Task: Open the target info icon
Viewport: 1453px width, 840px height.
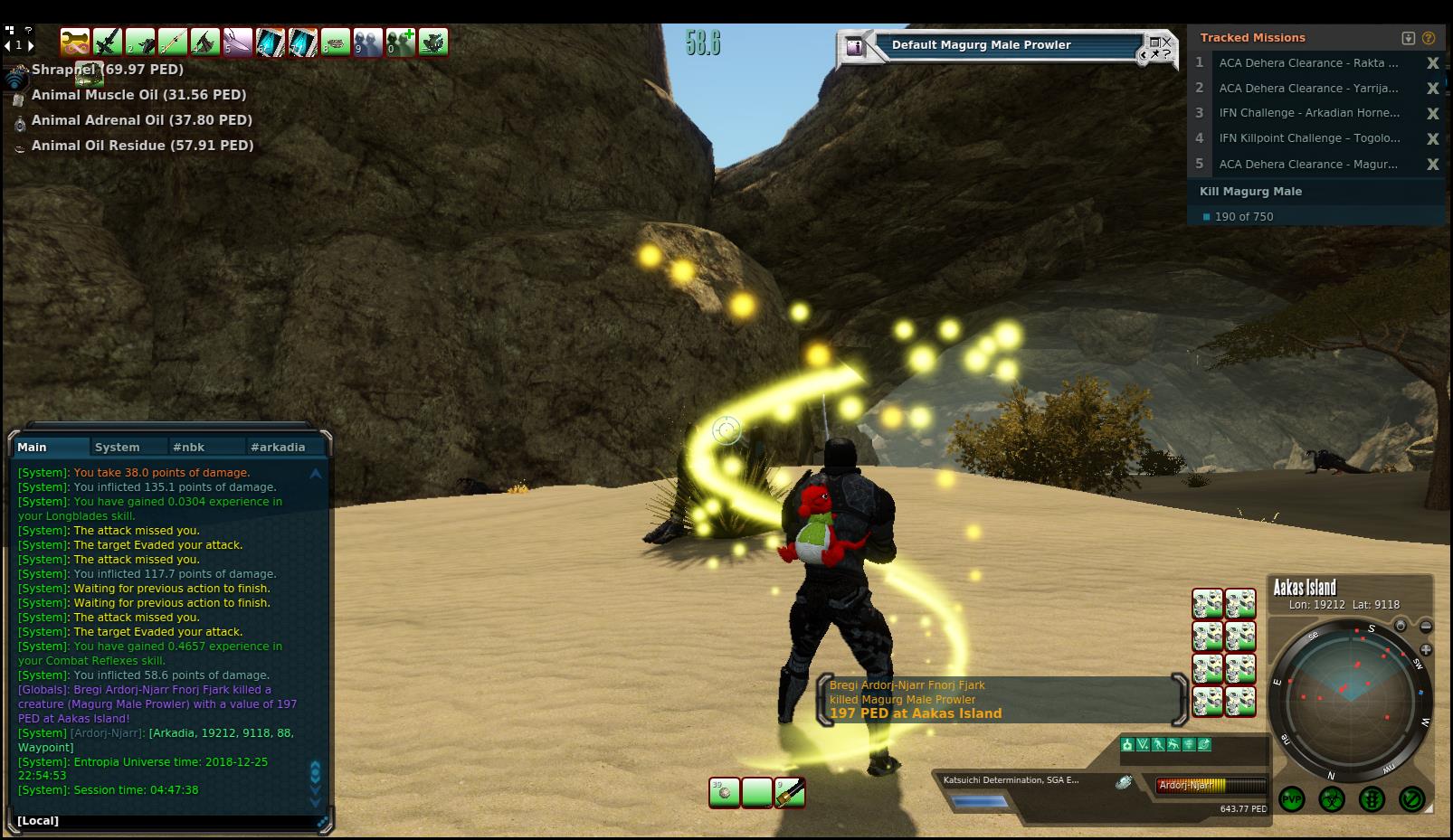Action: [855, 47]
